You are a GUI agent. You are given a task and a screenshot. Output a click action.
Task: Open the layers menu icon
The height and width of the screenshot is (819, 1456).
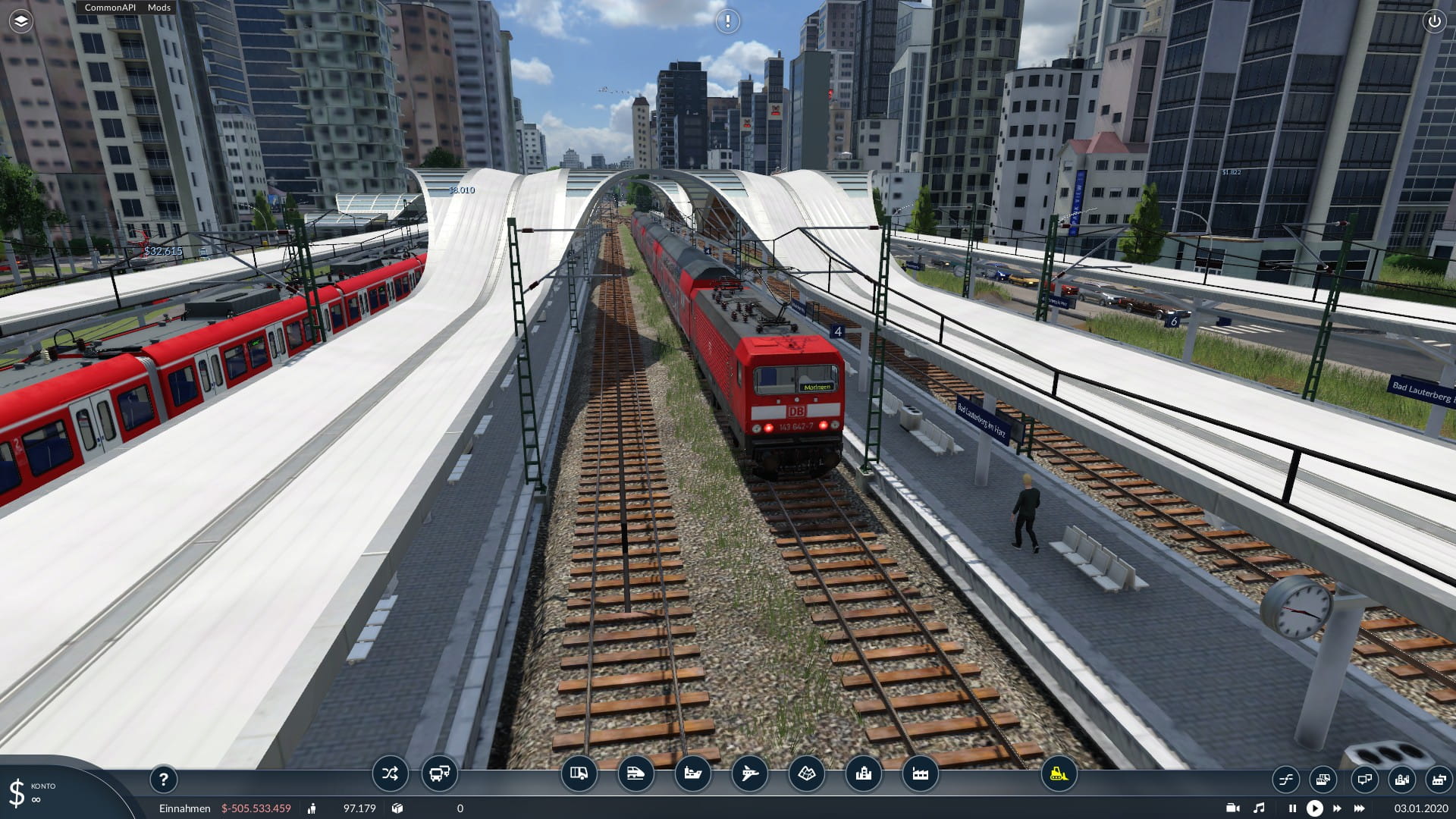(21, 21)
